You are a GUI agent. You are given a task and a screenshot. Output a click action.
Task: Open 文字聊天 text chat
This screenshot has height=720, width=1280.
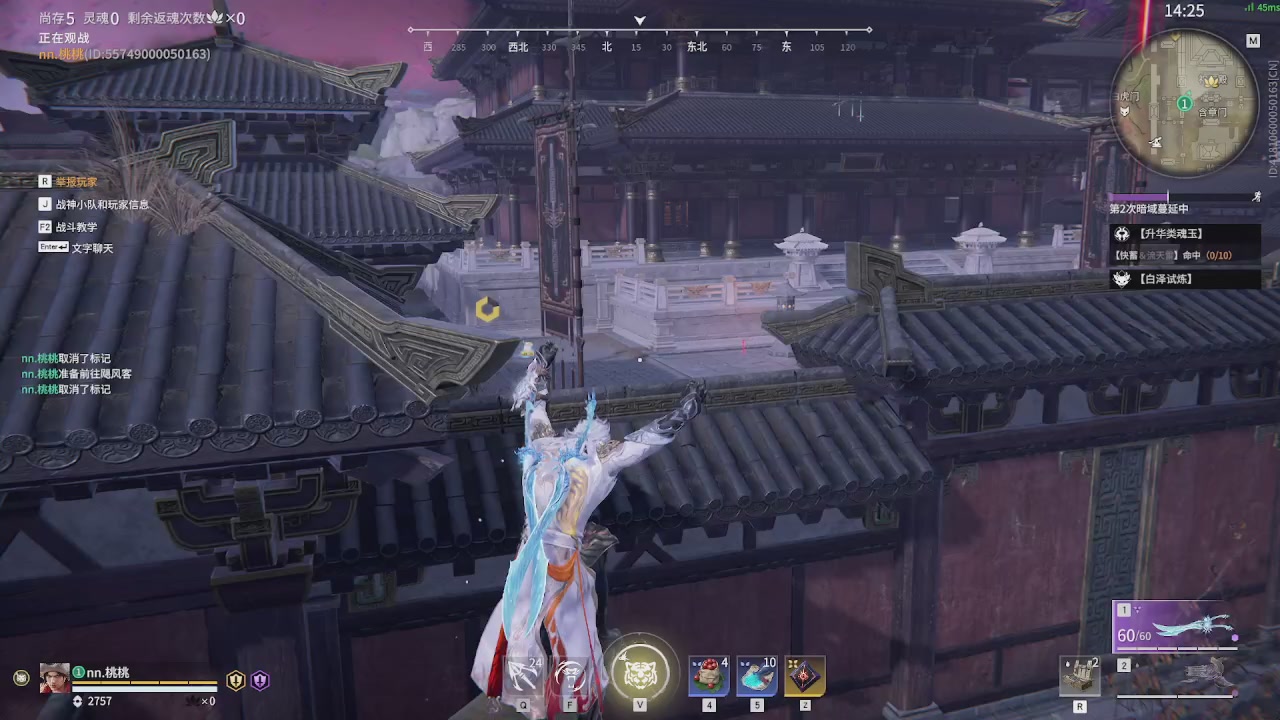(90, 247)
